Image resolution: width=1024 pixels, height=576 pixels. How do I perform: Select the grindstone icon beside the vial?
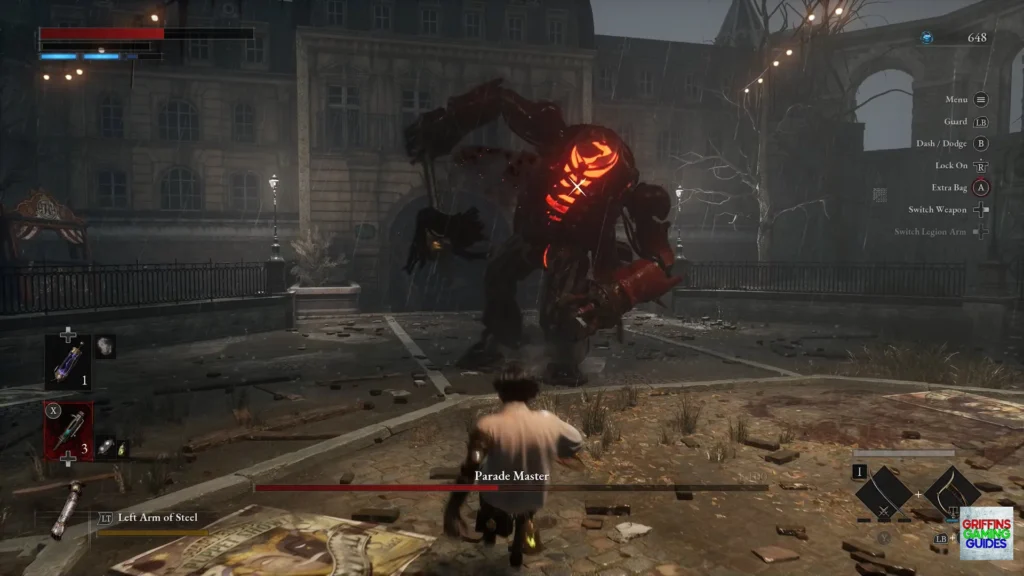[105, 347]
